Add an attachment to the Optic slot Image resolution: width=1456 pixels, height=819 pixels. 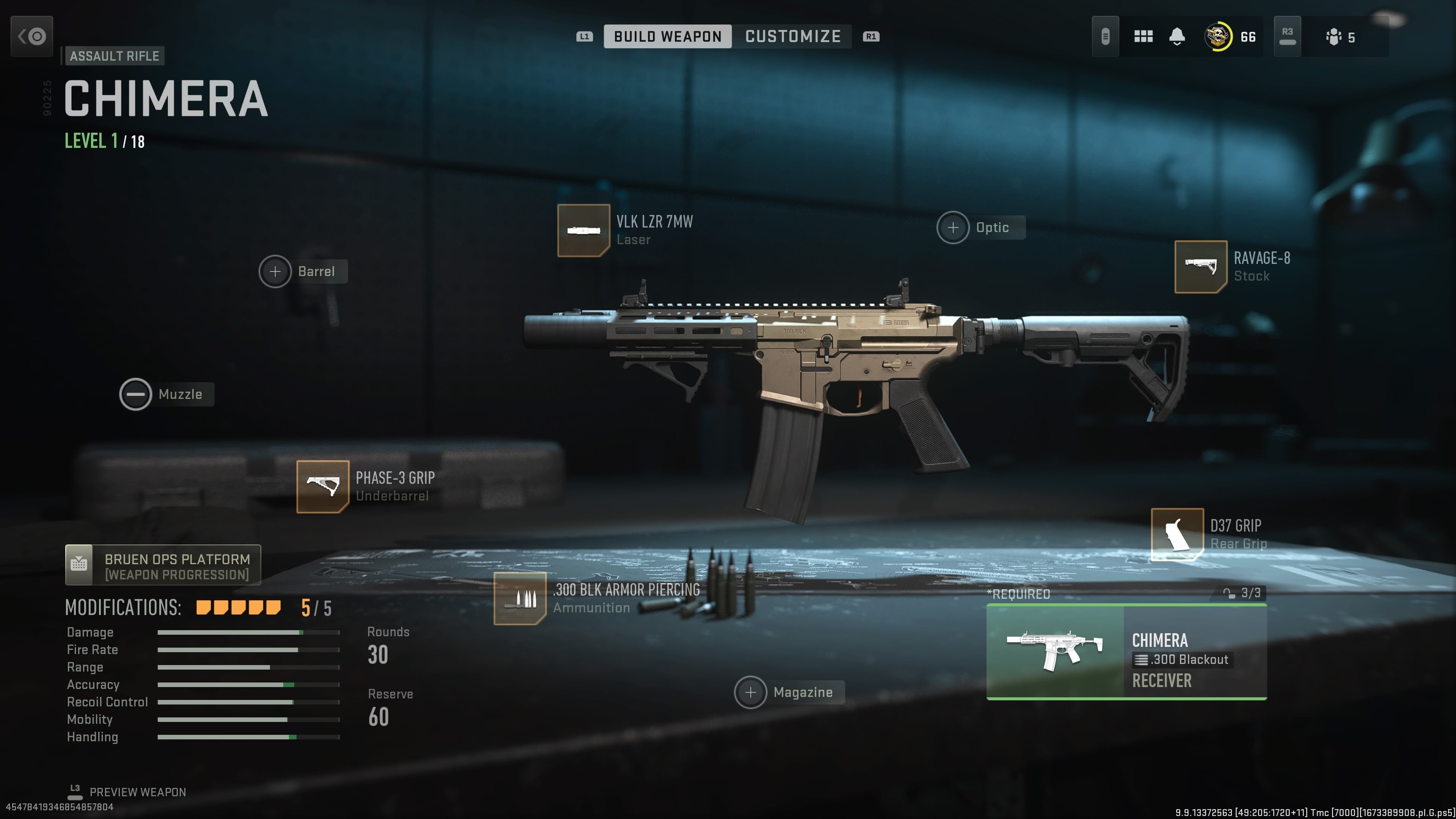[953, 227]
